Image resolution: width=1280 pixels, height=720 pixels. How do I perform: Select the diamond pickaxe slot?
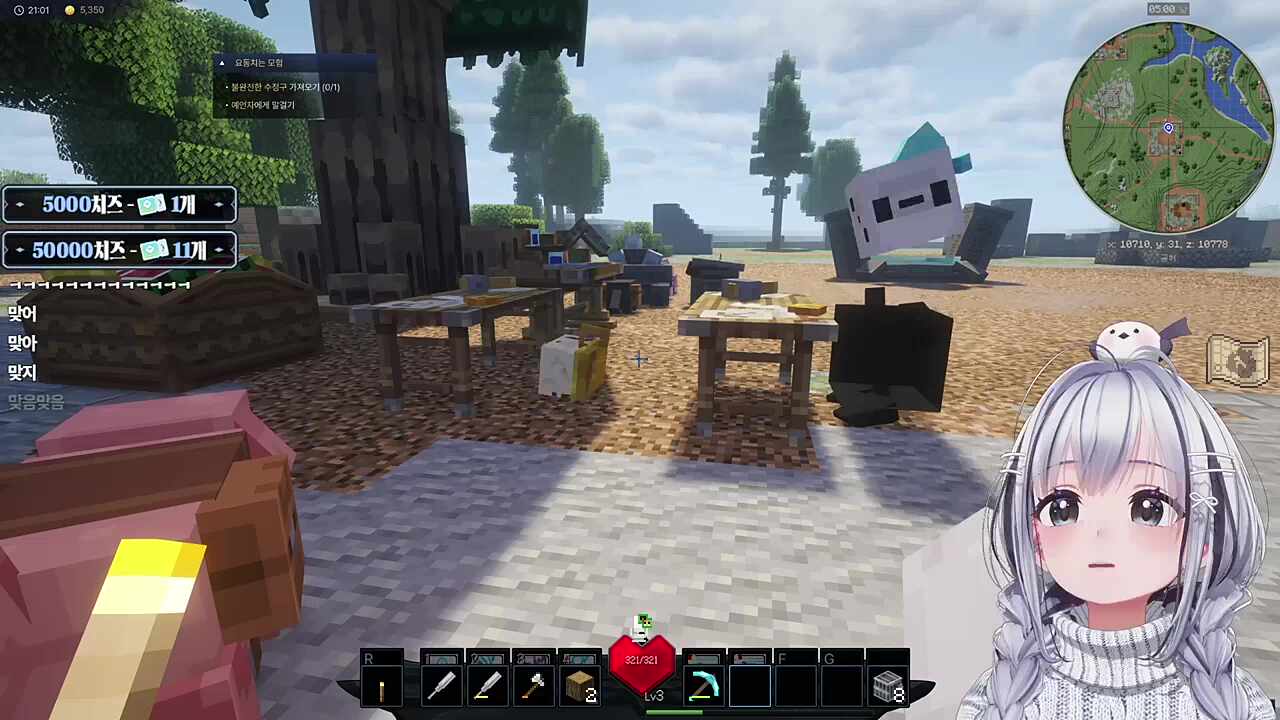click(x=704, y=686)
